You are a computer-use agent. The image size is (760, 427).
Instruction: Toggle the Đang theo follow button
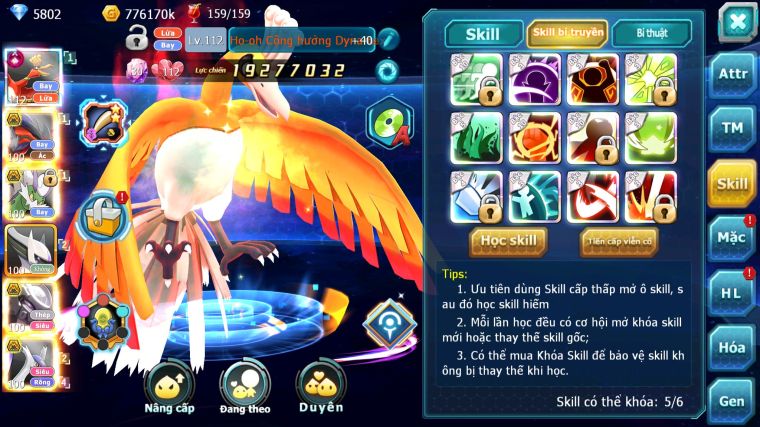pyautogui.click(x=246, y=390)
